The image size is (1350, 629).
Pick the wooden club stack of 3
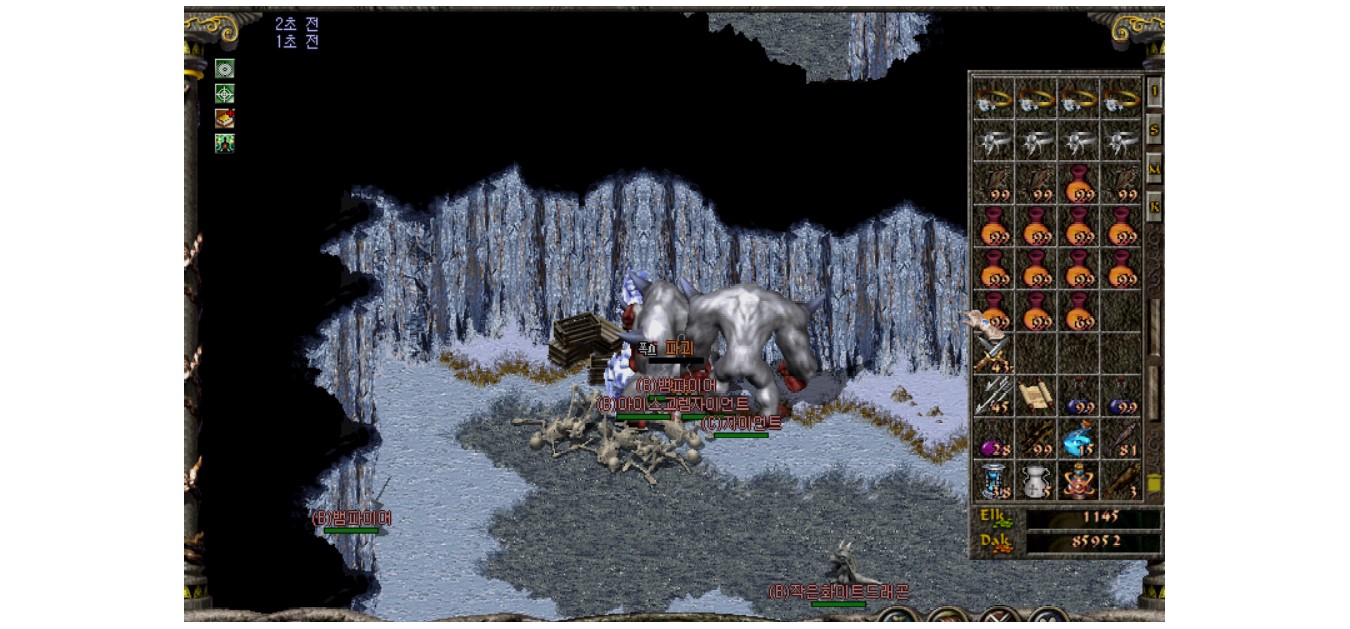pyautogui.click(x=1121, y=481)
